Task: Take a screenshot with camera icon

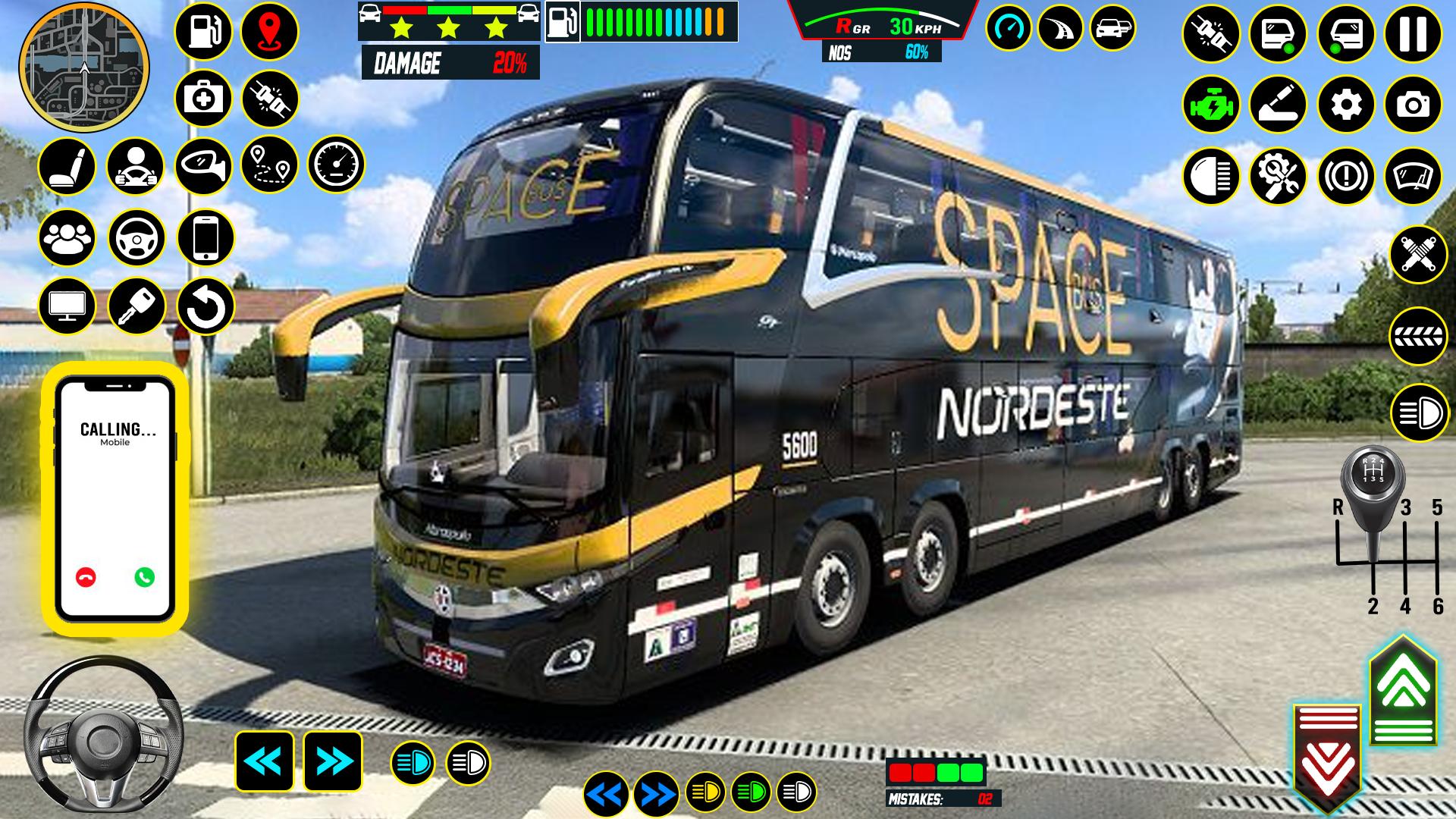Action: click(1413, 105)
